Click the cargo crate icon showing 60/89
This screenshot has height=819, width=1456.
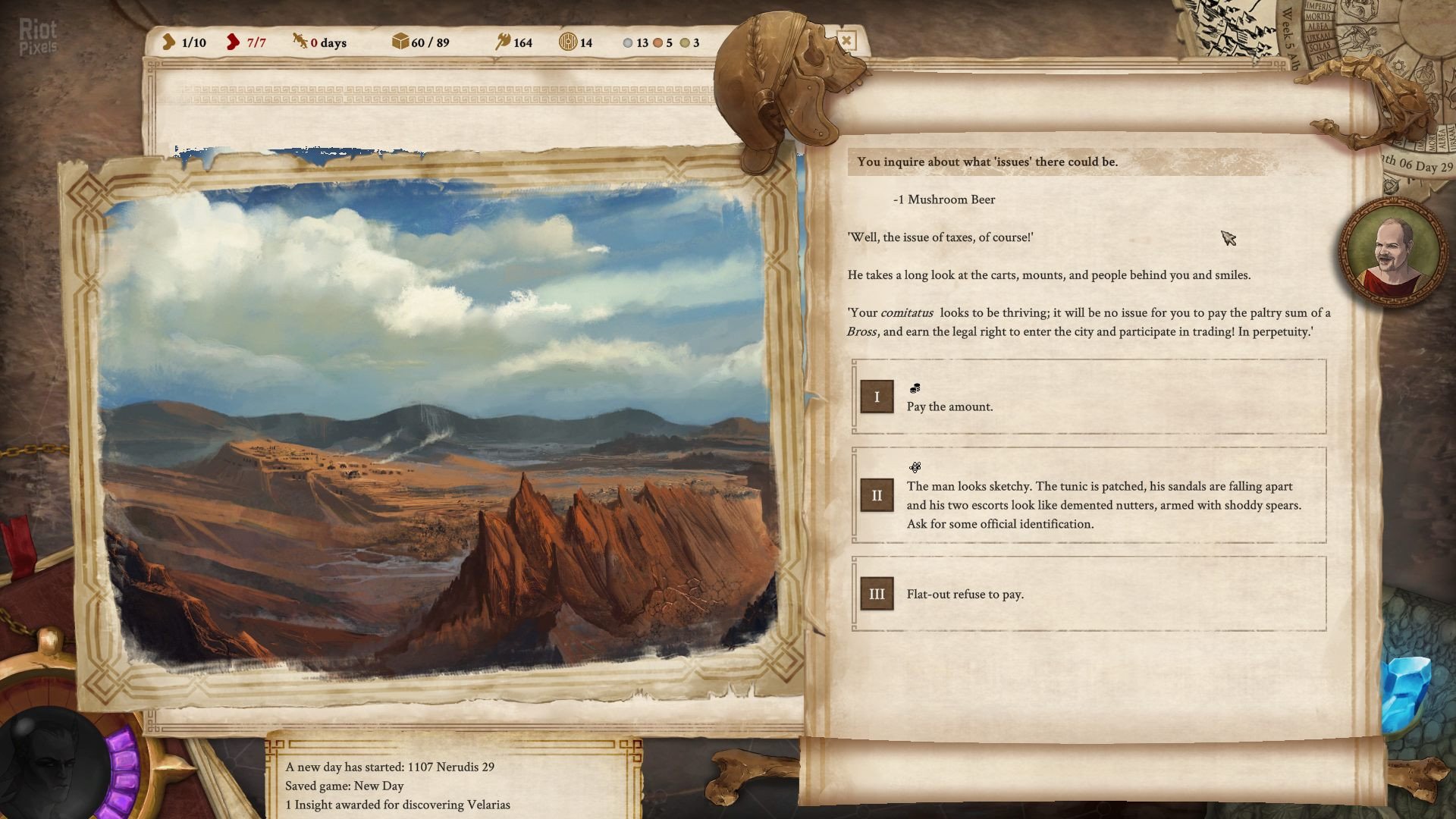(x=400, y=42)
